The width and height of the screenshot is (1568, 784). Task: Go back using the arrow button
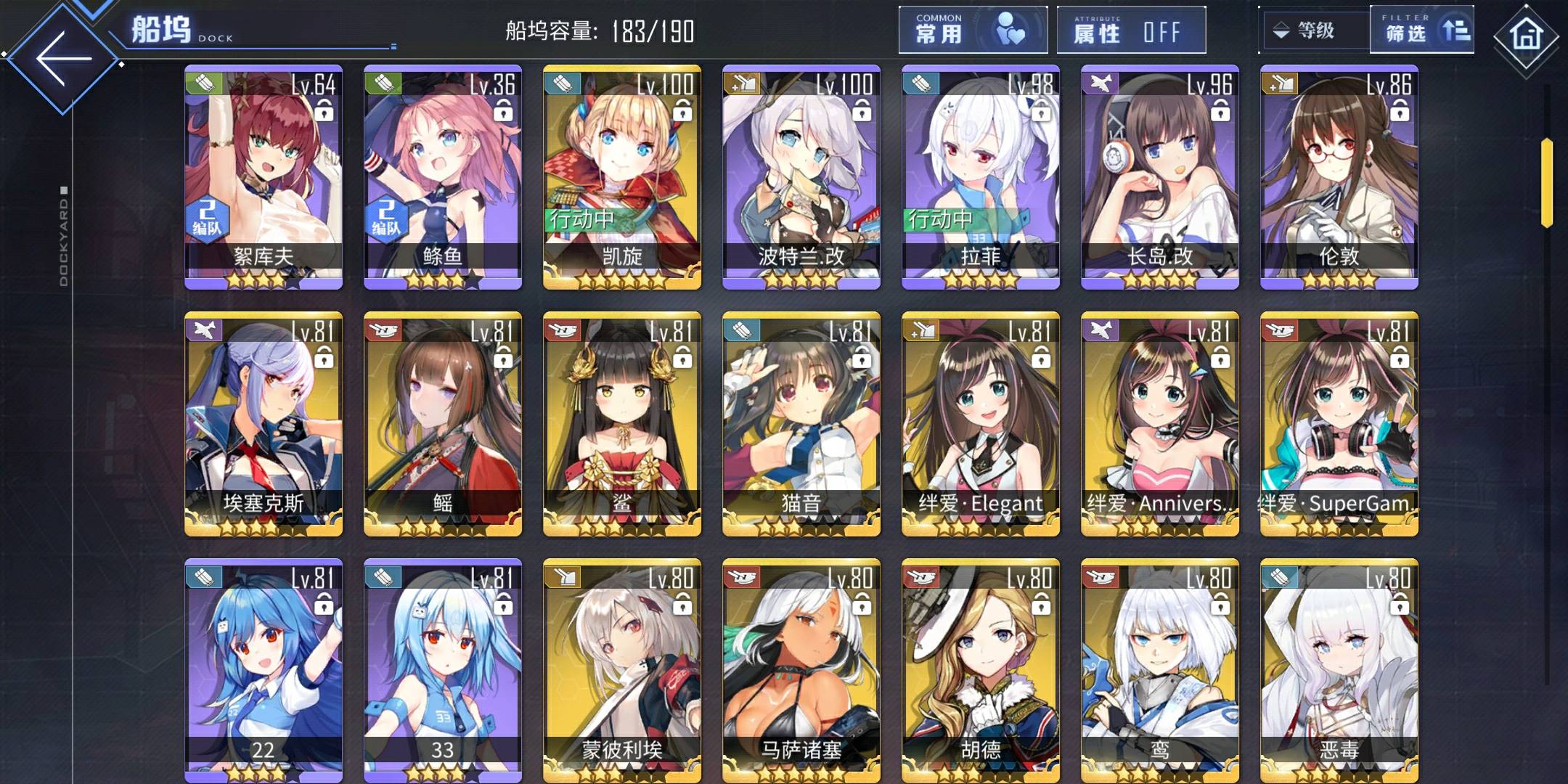(x=63, y=58)
